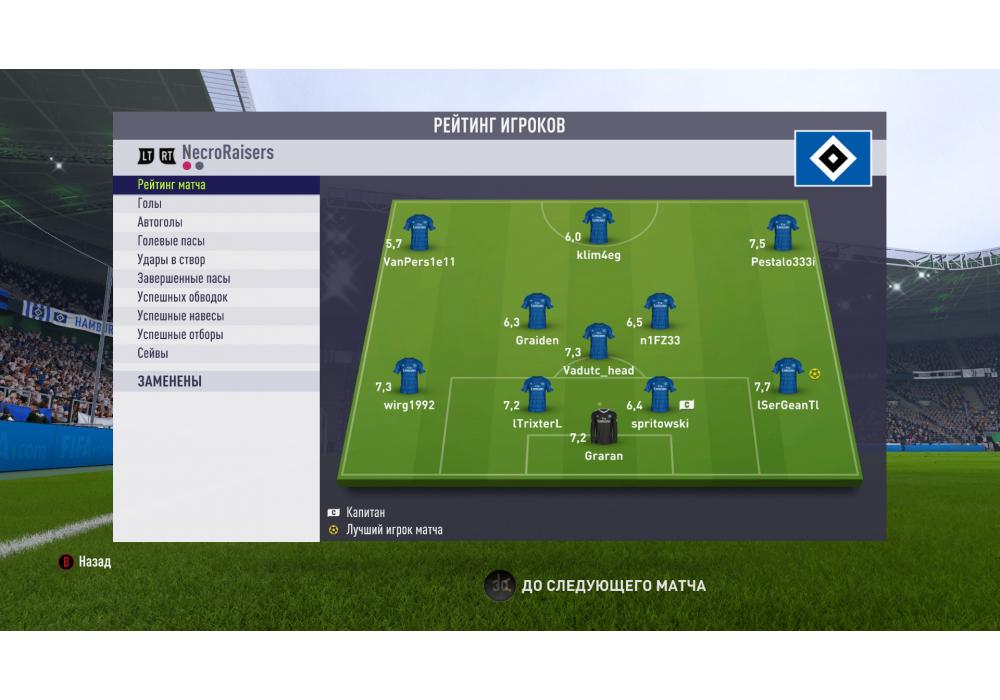Viewport: 1000px width, 700px height.
Task: Show the Успешные навесы stat
Action: [215, 316]
